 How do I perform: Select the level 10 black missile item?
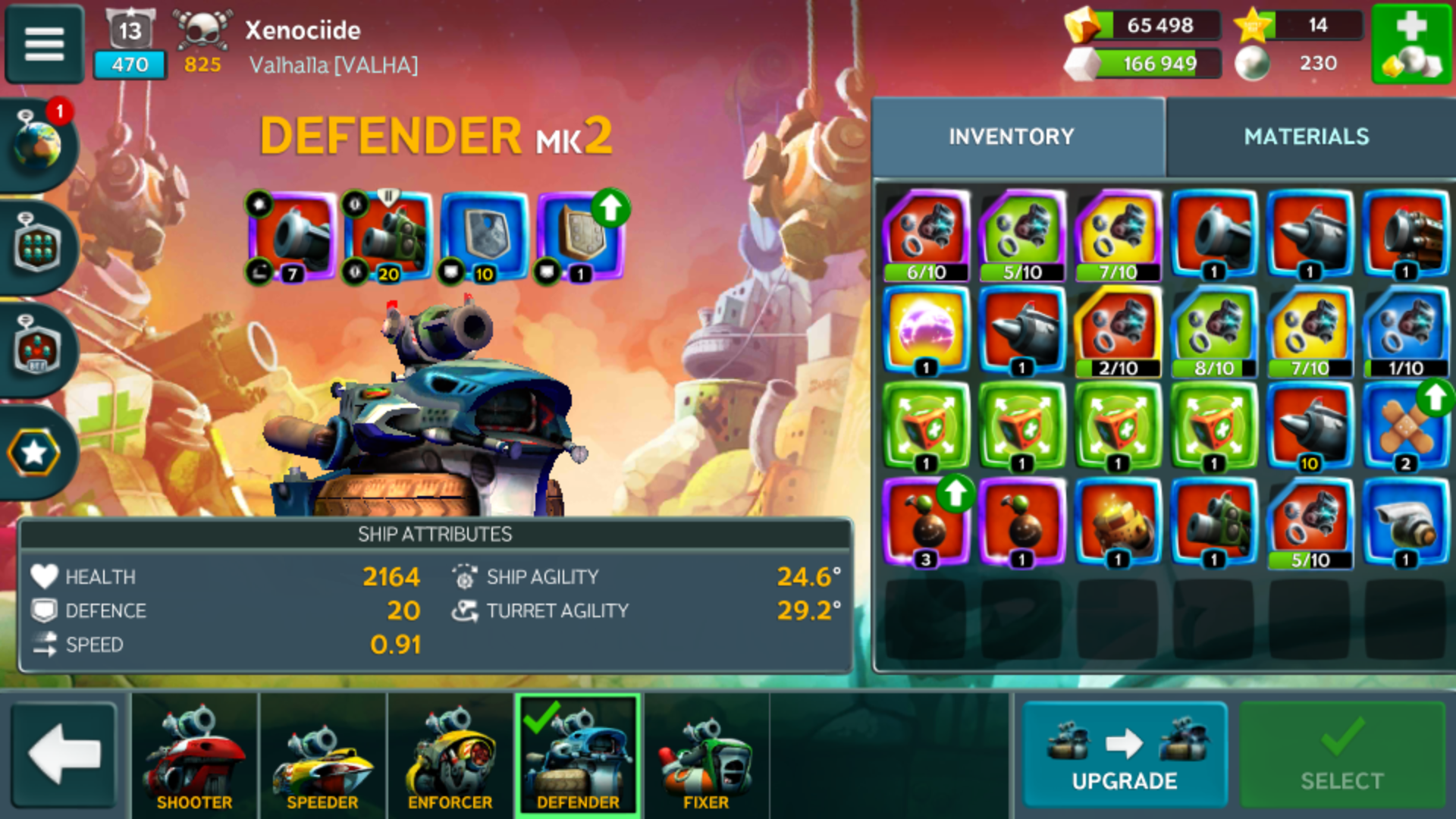click(x=1310, y=426)
